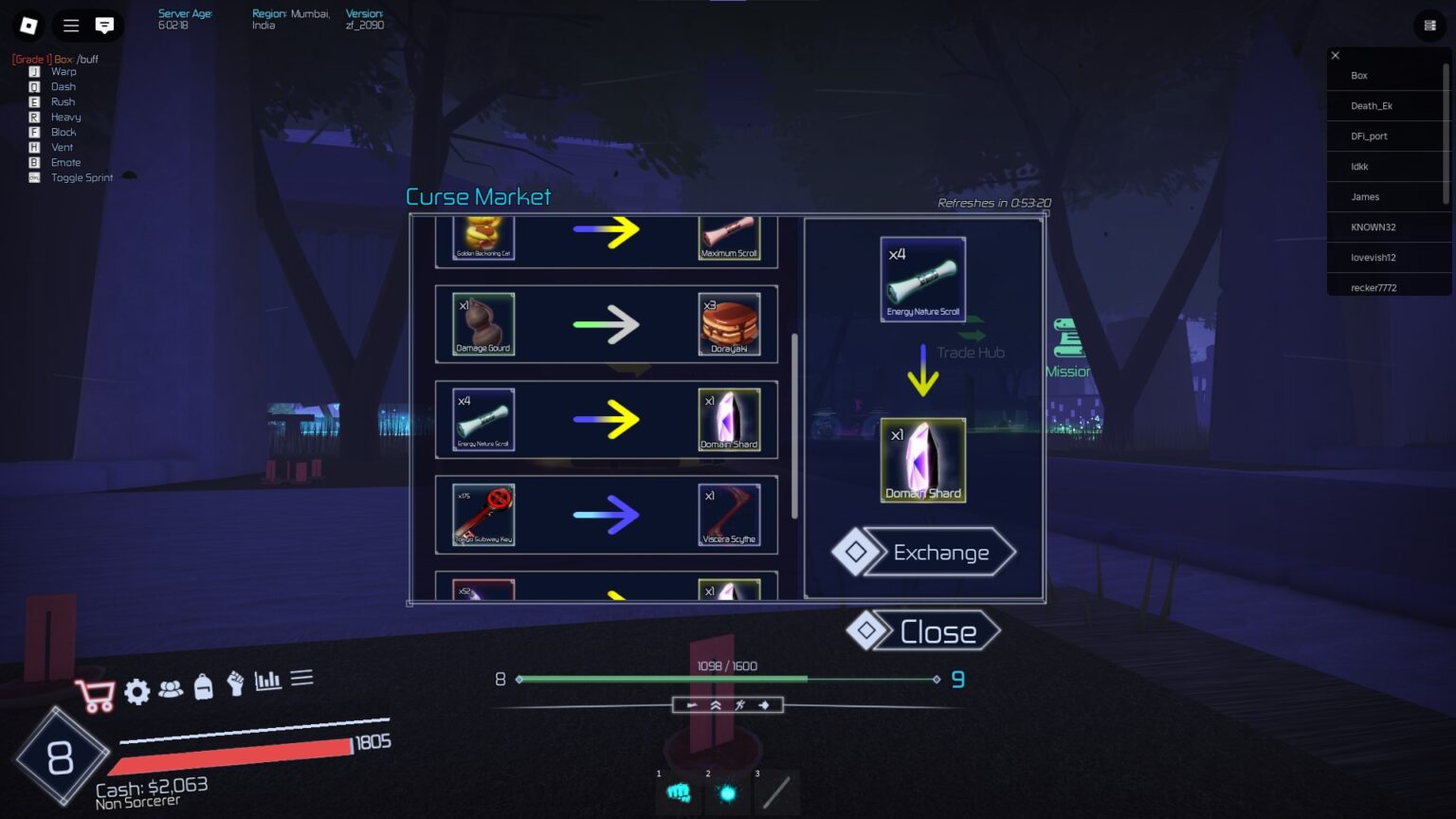The height and width of the screenshot is (819, 1456).
Task: Open the shop cart icon
Action: [x=95, y=693]
